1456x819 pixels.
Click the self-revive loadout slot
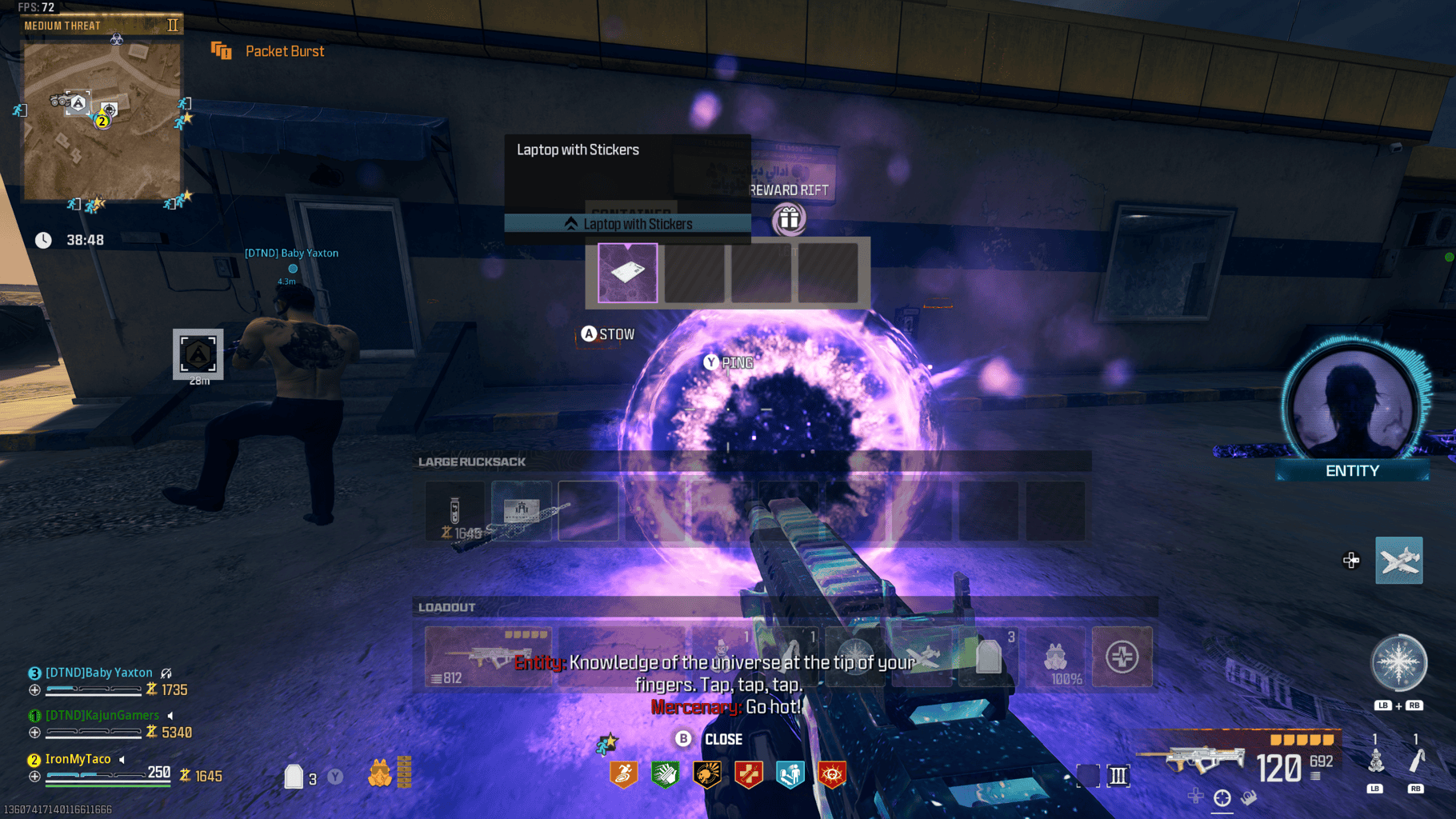1122,657
